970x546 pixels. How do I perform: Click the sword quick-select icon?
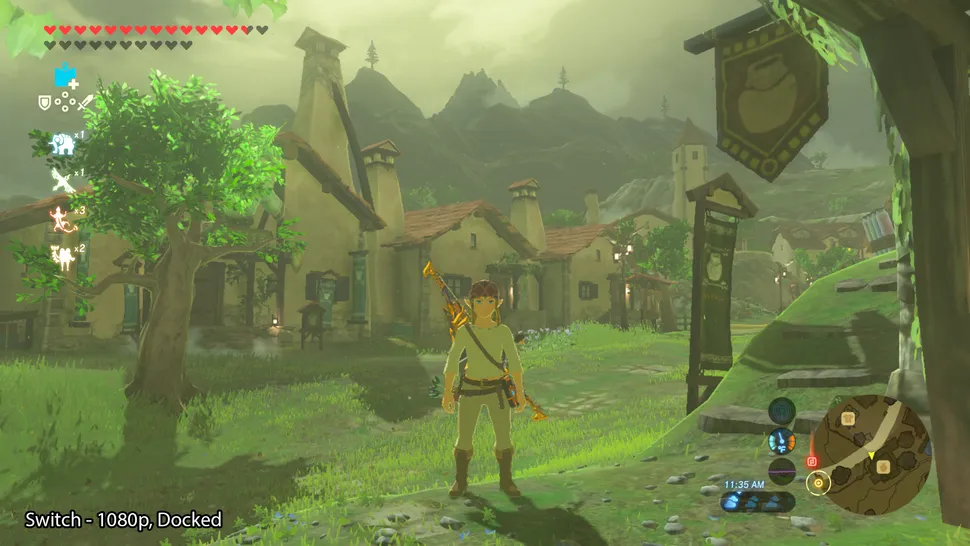(x=86, y=102)
